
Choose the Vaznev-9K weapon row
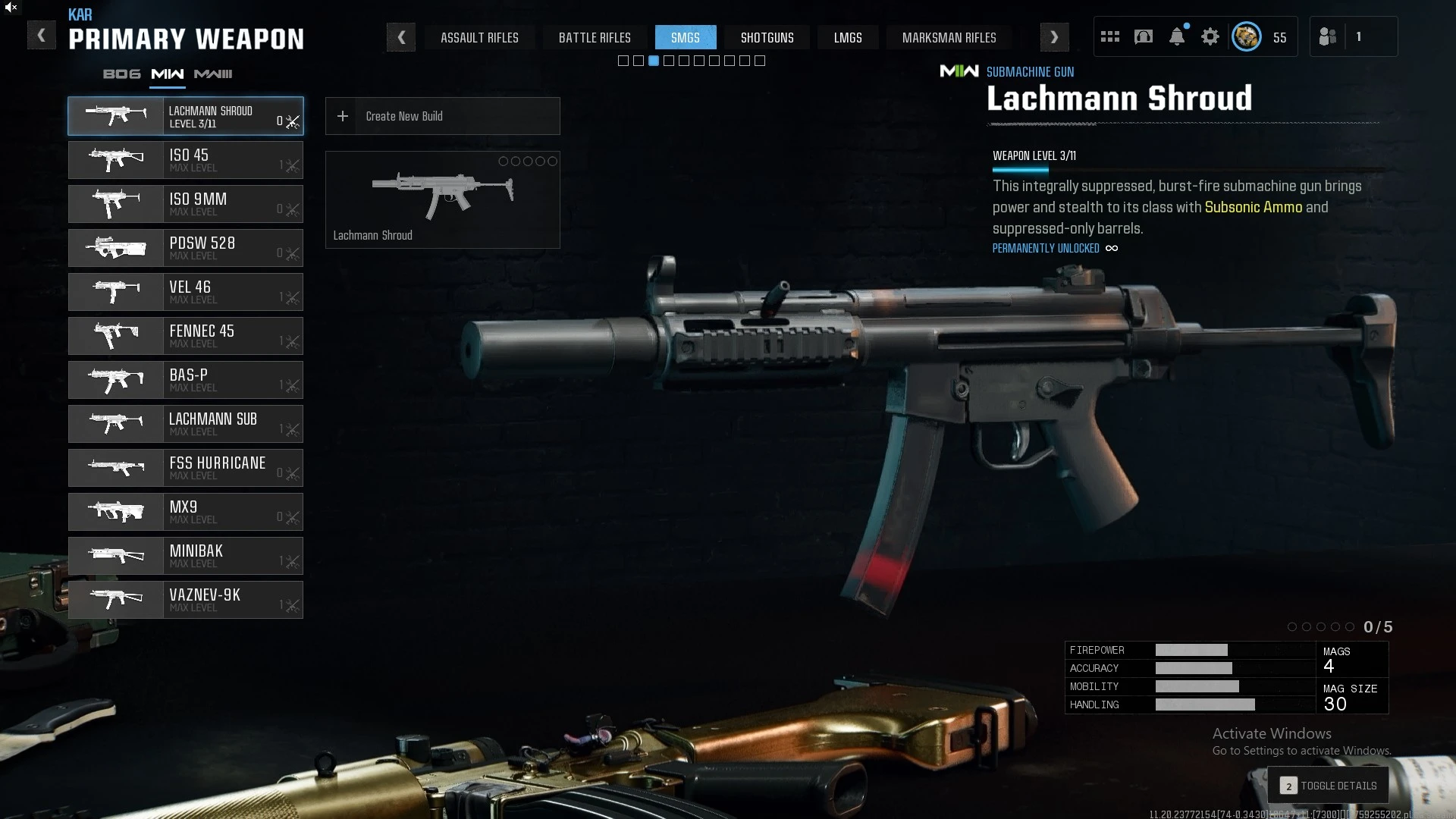click(x=186, y=600)
